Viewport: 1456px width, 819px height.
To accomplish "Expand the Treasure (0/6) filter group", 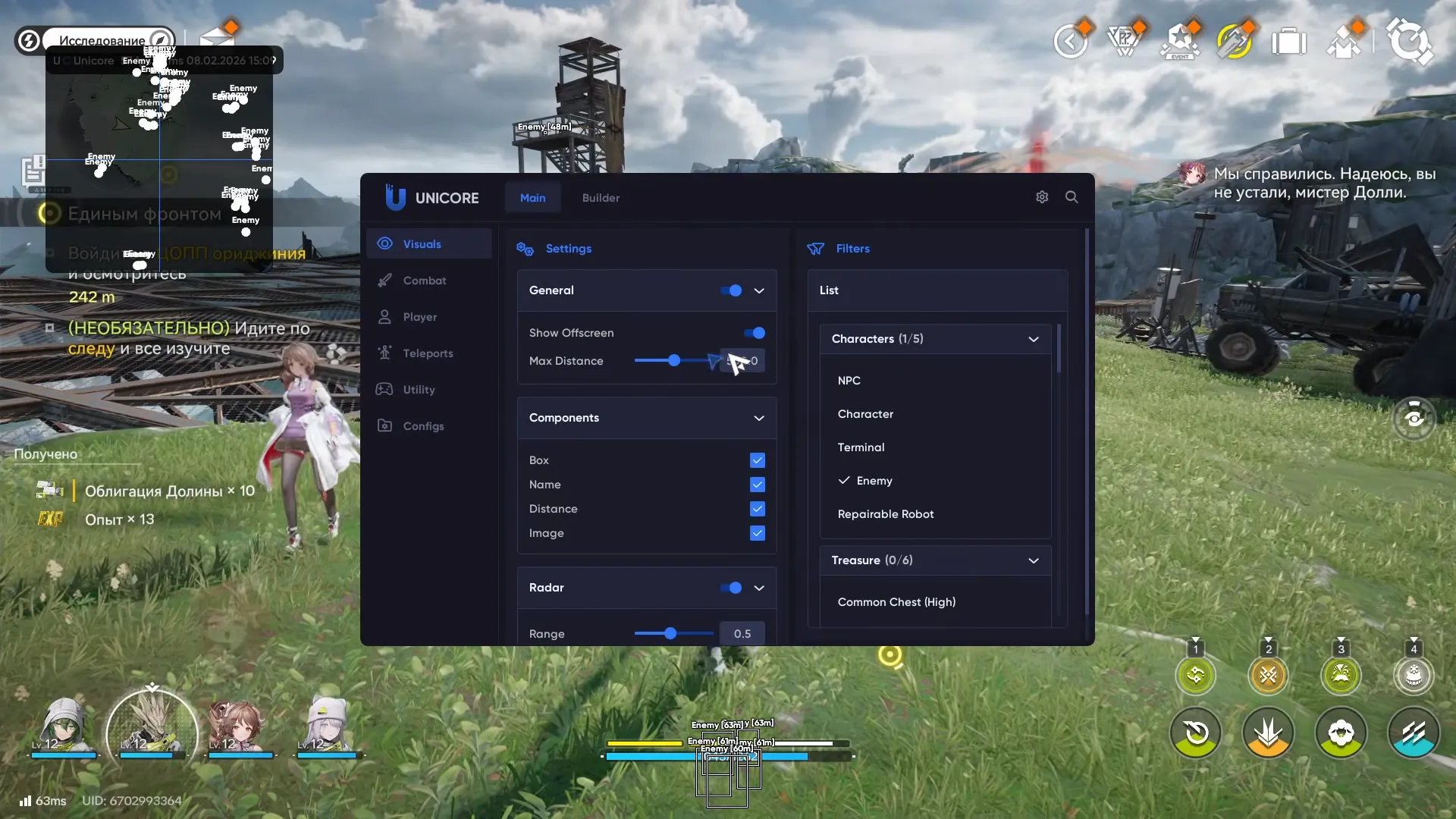I will pos(1033,560).
